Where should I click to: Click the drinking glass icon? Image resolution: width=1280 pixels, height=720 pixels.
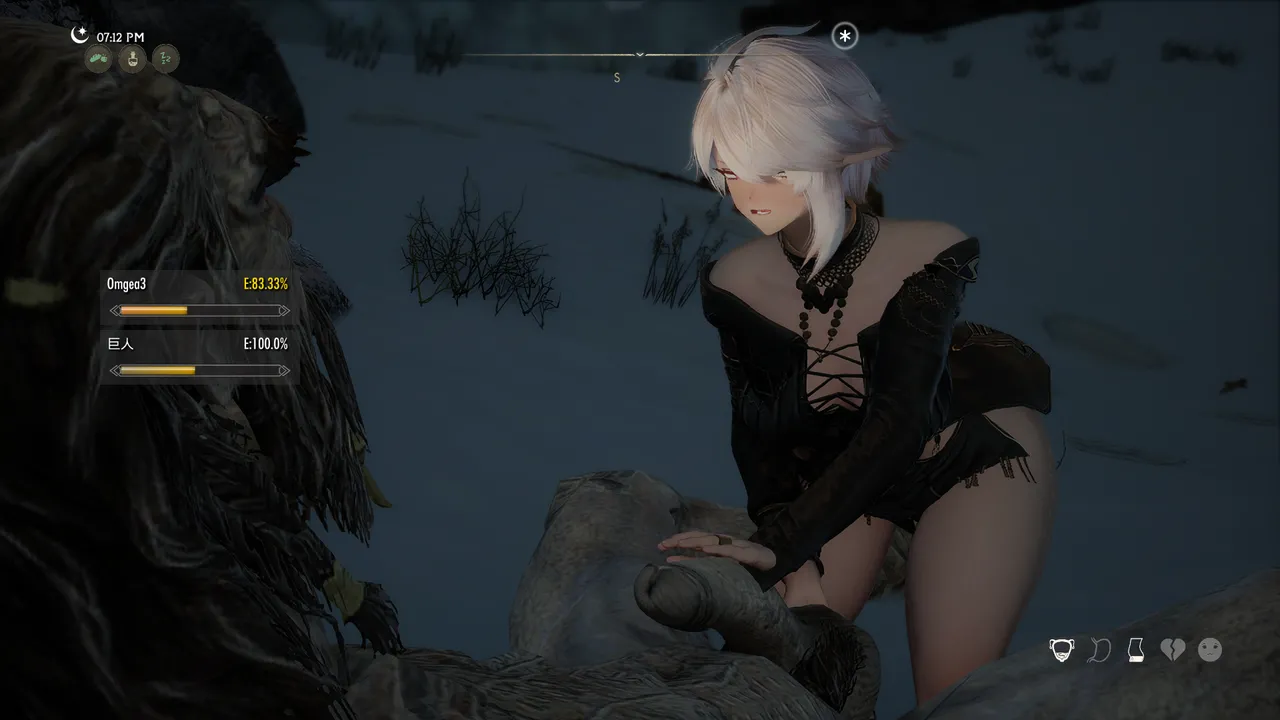pos(1135,650)
